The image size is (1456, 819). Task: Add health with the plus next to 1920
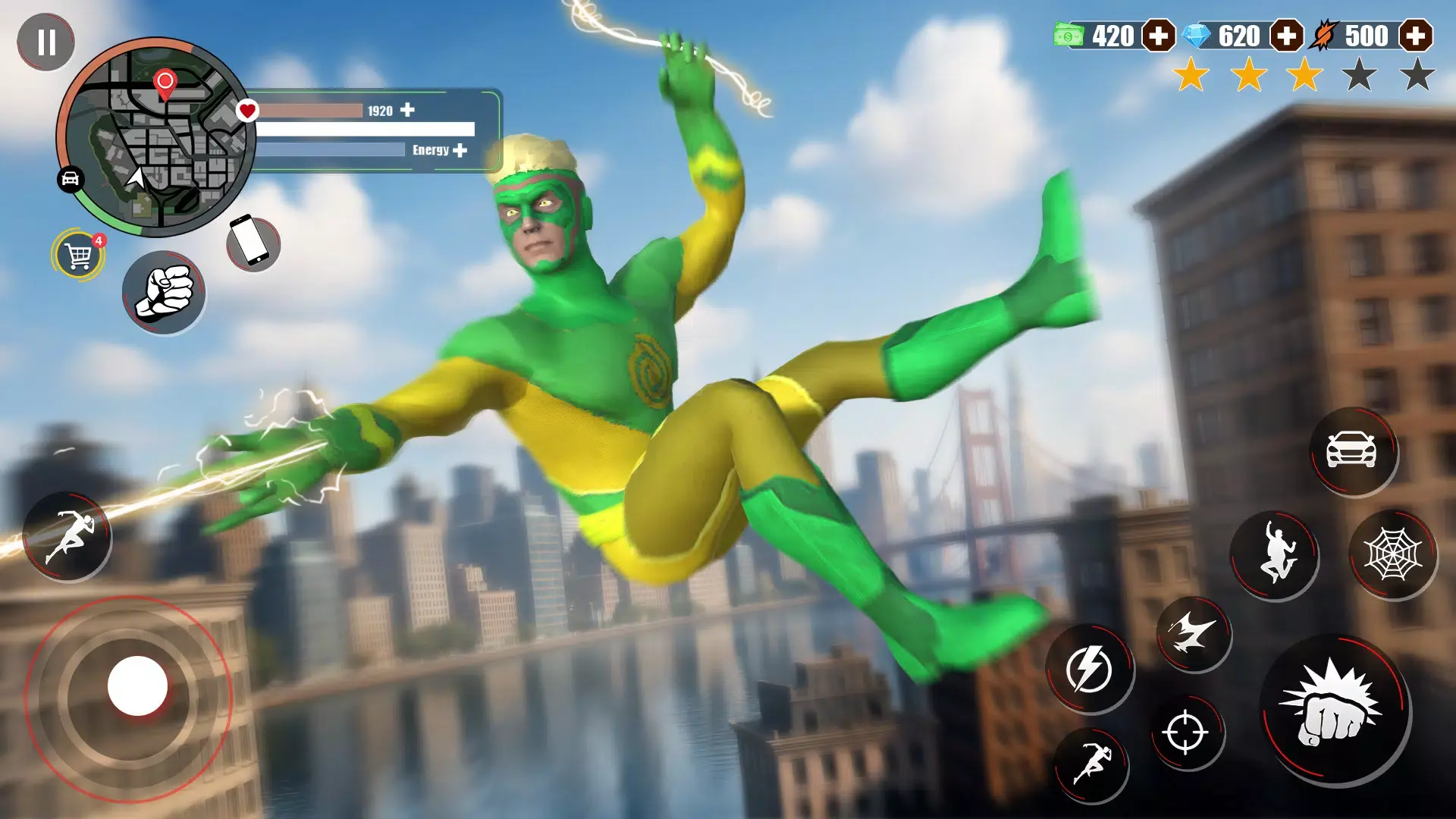pos(408,110)
